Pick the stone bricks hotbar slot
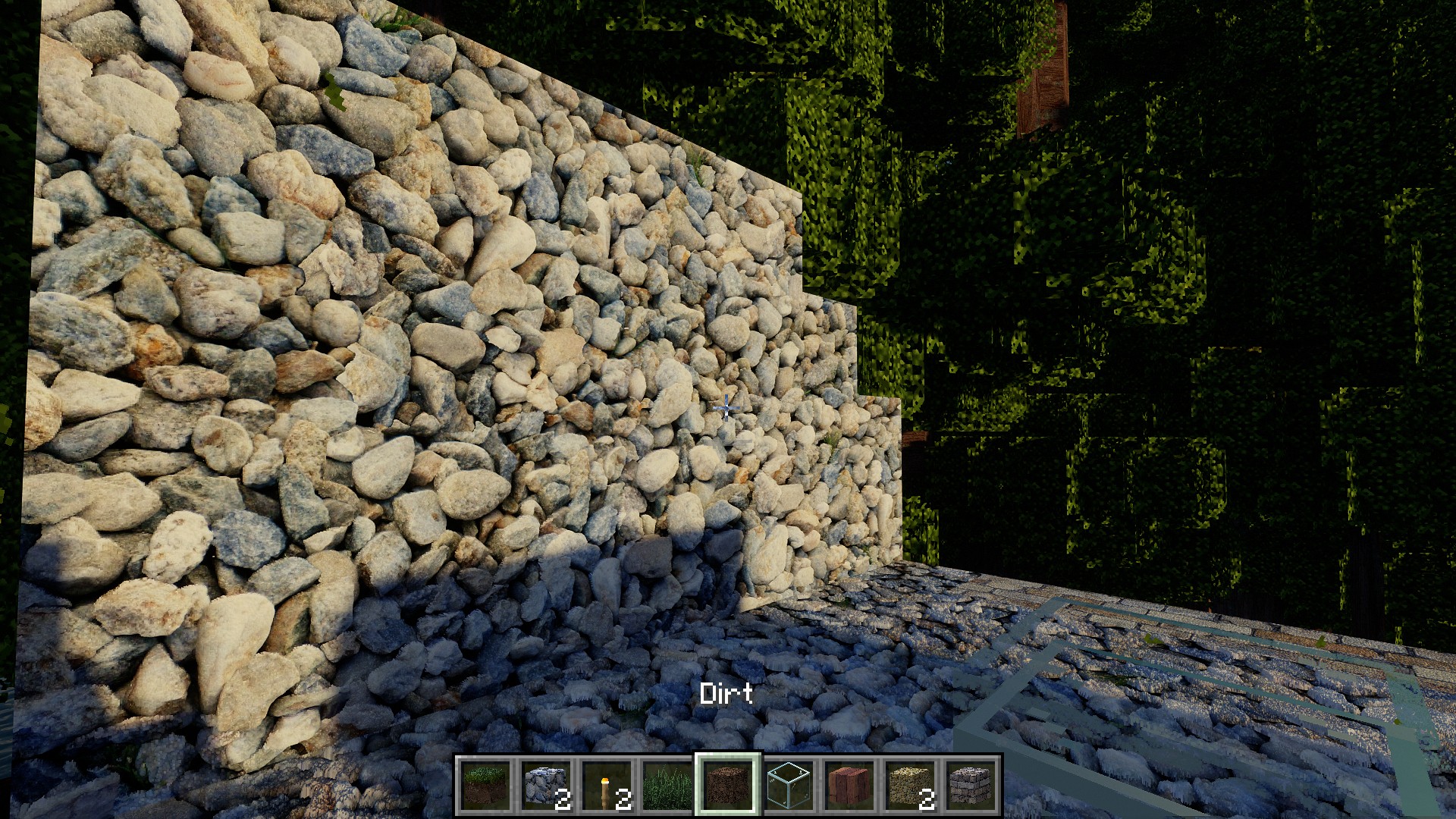1456x819 pixels. pyautogui.click(x=971, y=785)
